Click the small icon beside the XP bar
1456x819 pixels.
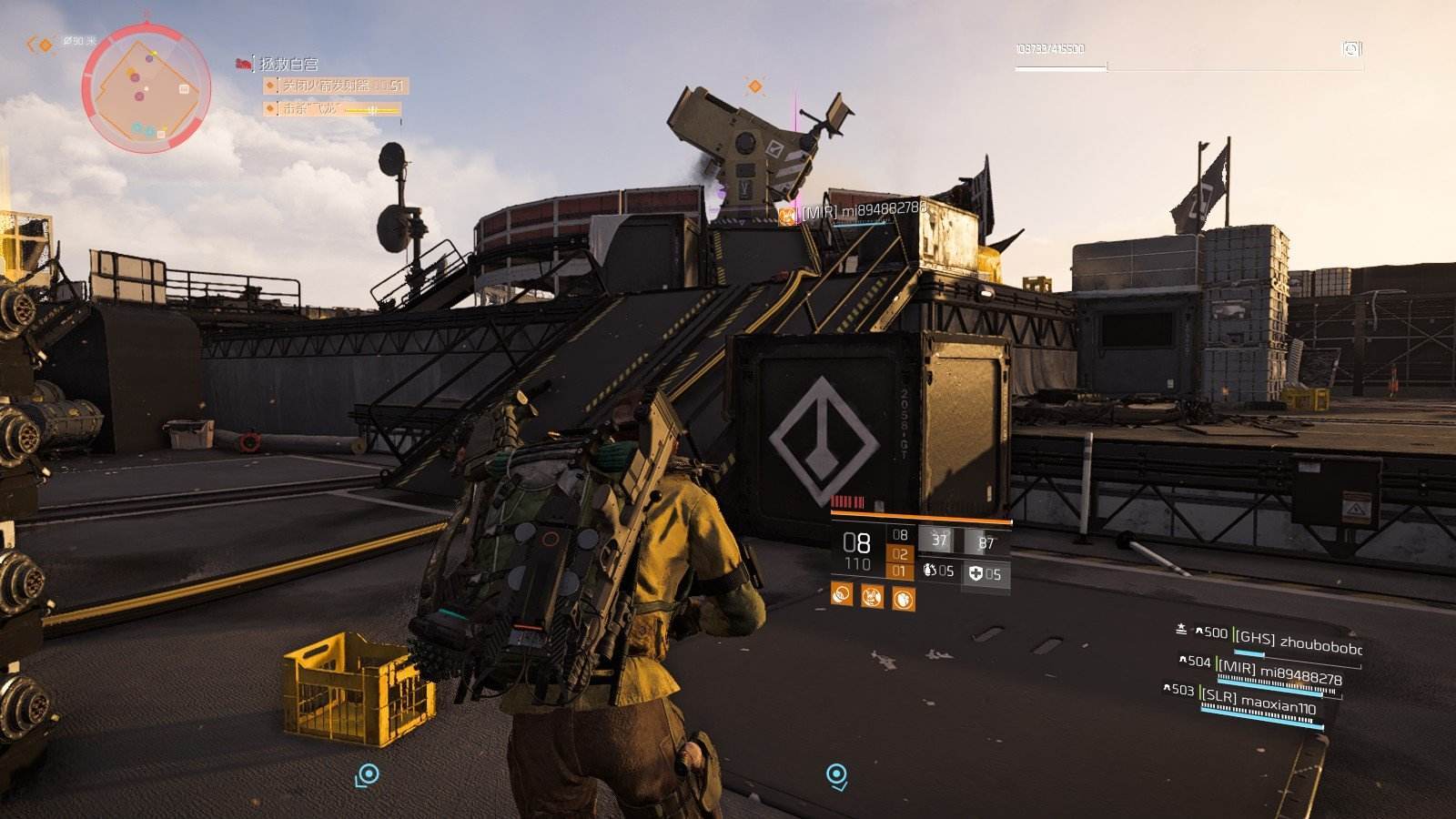coord(1351,48)
